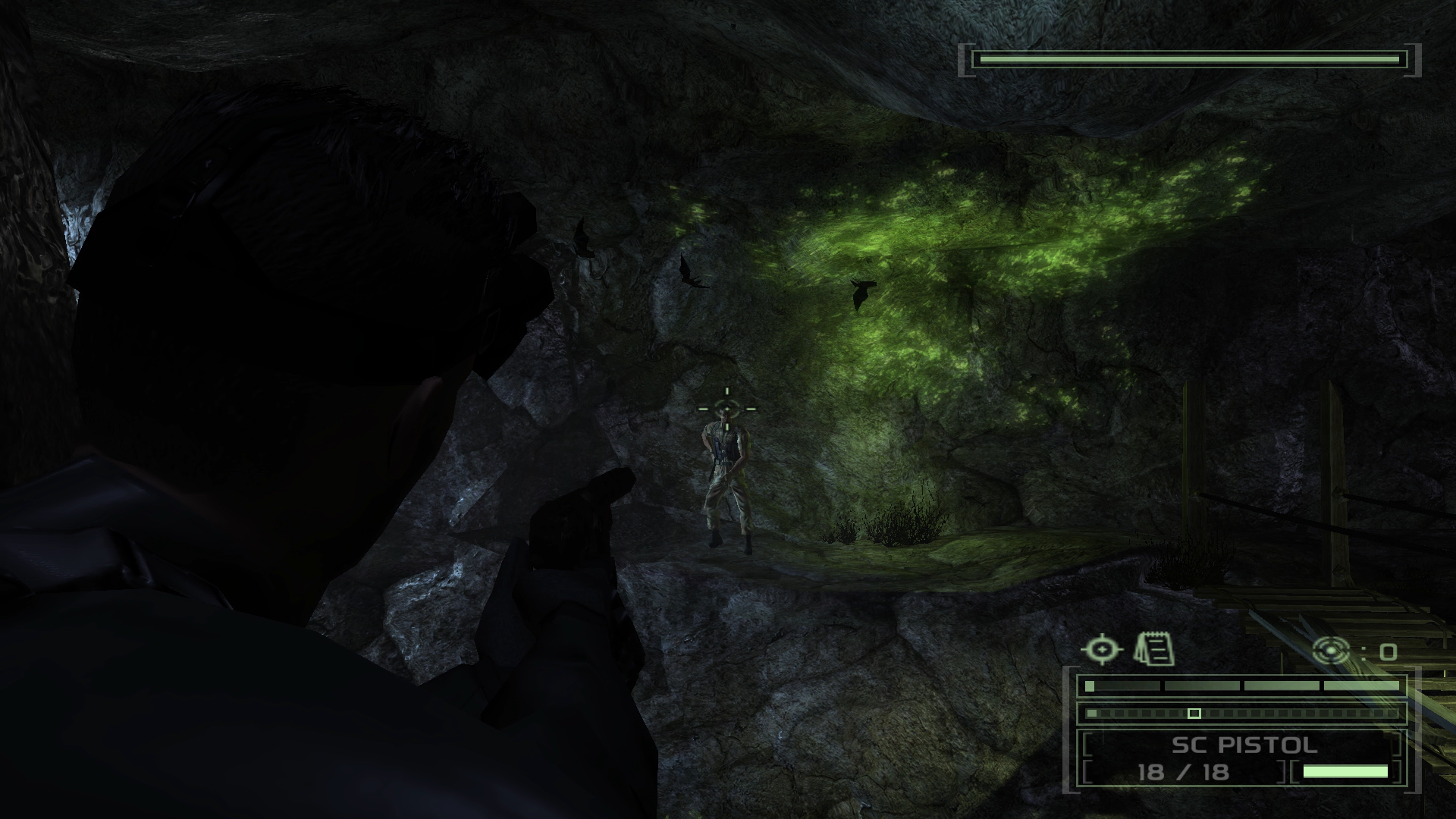This screenshot has height=819, width=1456.
Task: Open the notepad notes icon
Action: click(1154, 650)
